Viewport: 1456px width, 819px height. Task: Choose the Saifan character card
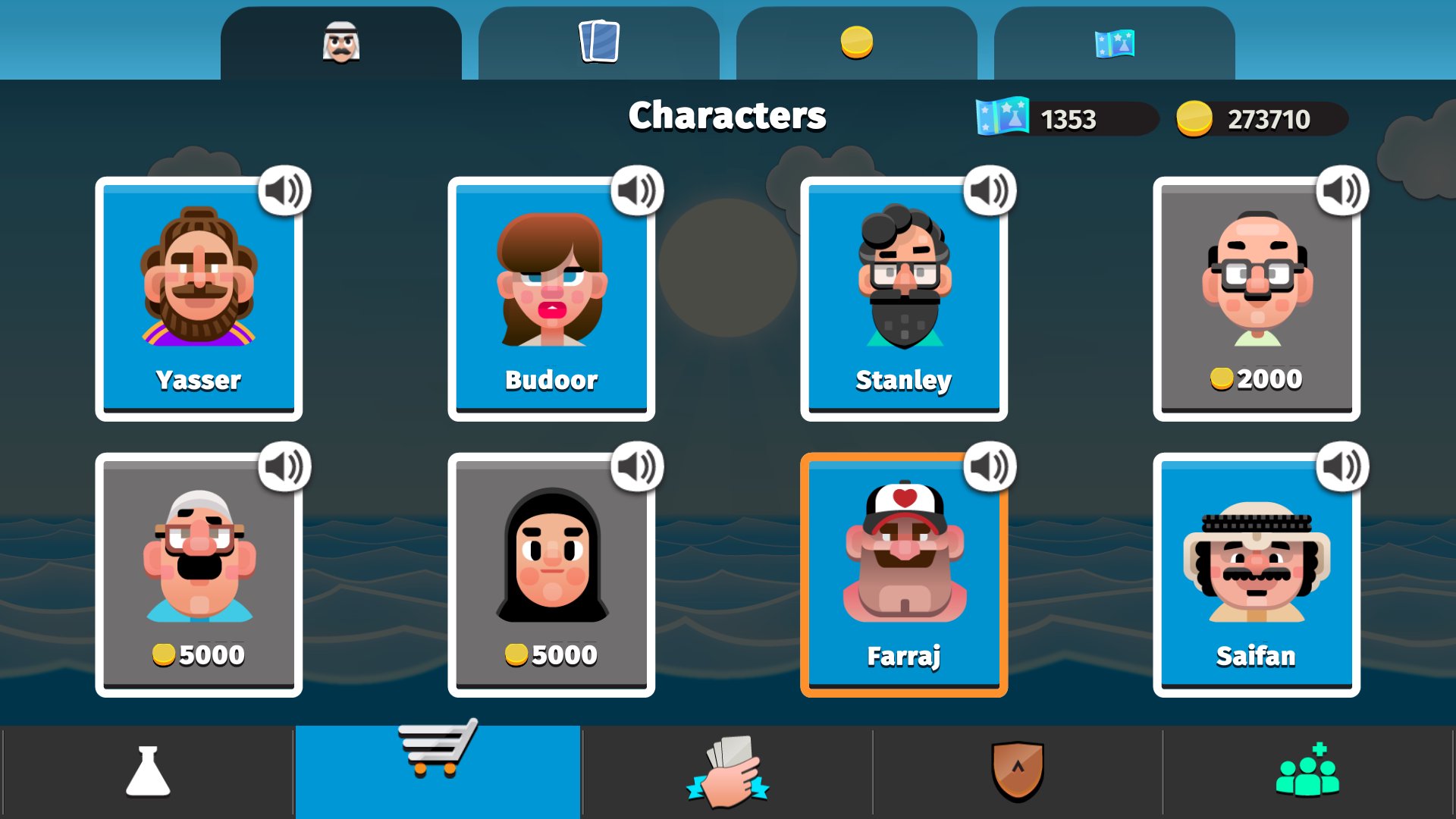tap(1257, 576)
